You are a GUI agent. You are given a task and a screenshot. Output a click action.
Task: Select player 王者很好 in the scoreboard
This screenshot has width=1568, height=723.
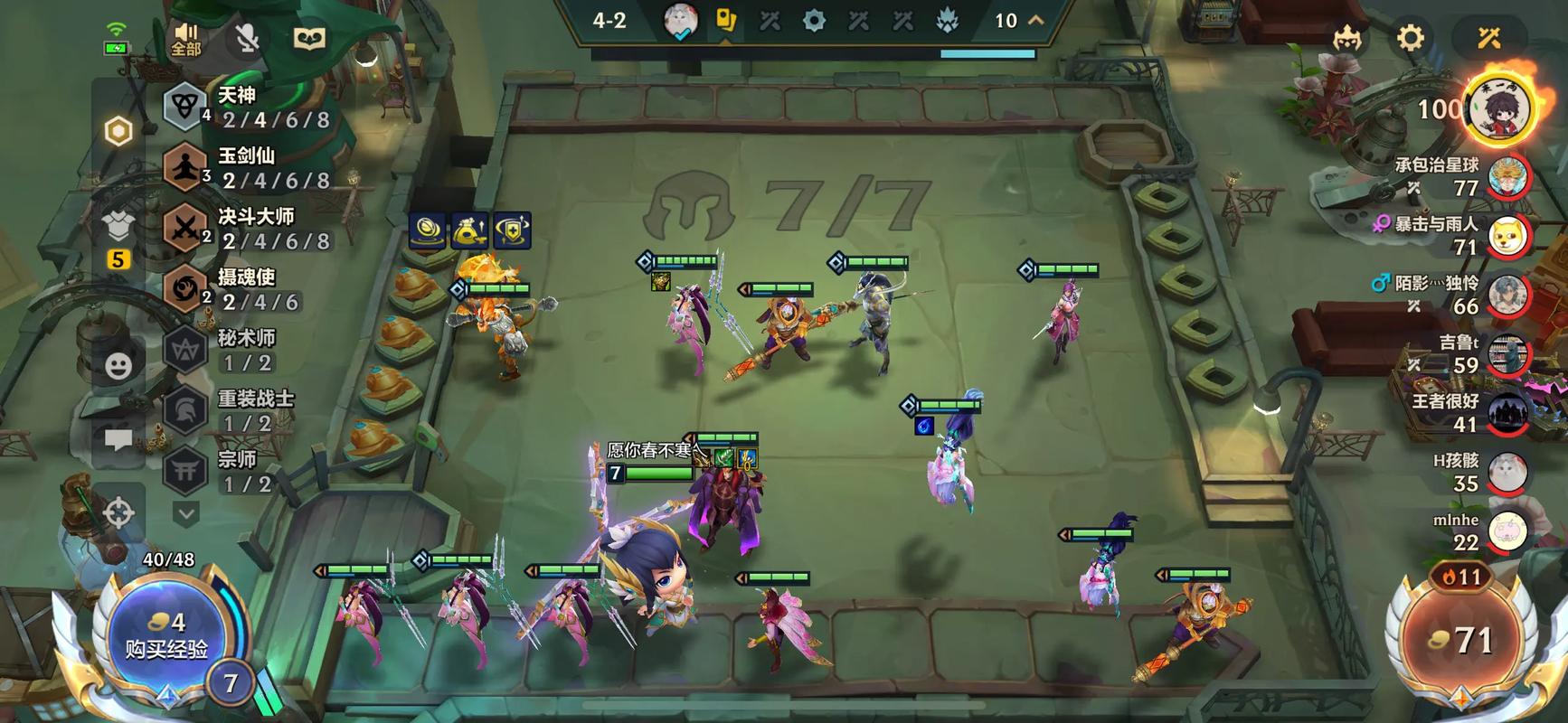point(1507,413)
